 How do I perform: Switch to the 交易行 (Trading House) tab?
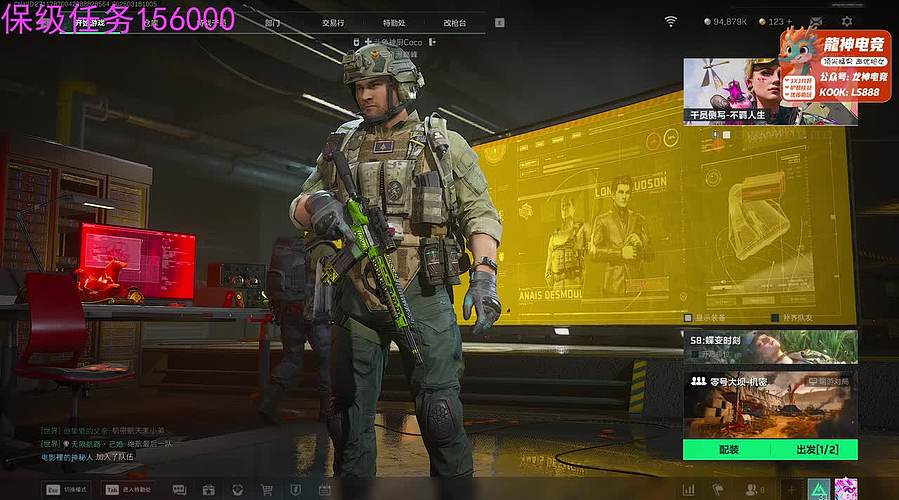click(x=333, y=22)
